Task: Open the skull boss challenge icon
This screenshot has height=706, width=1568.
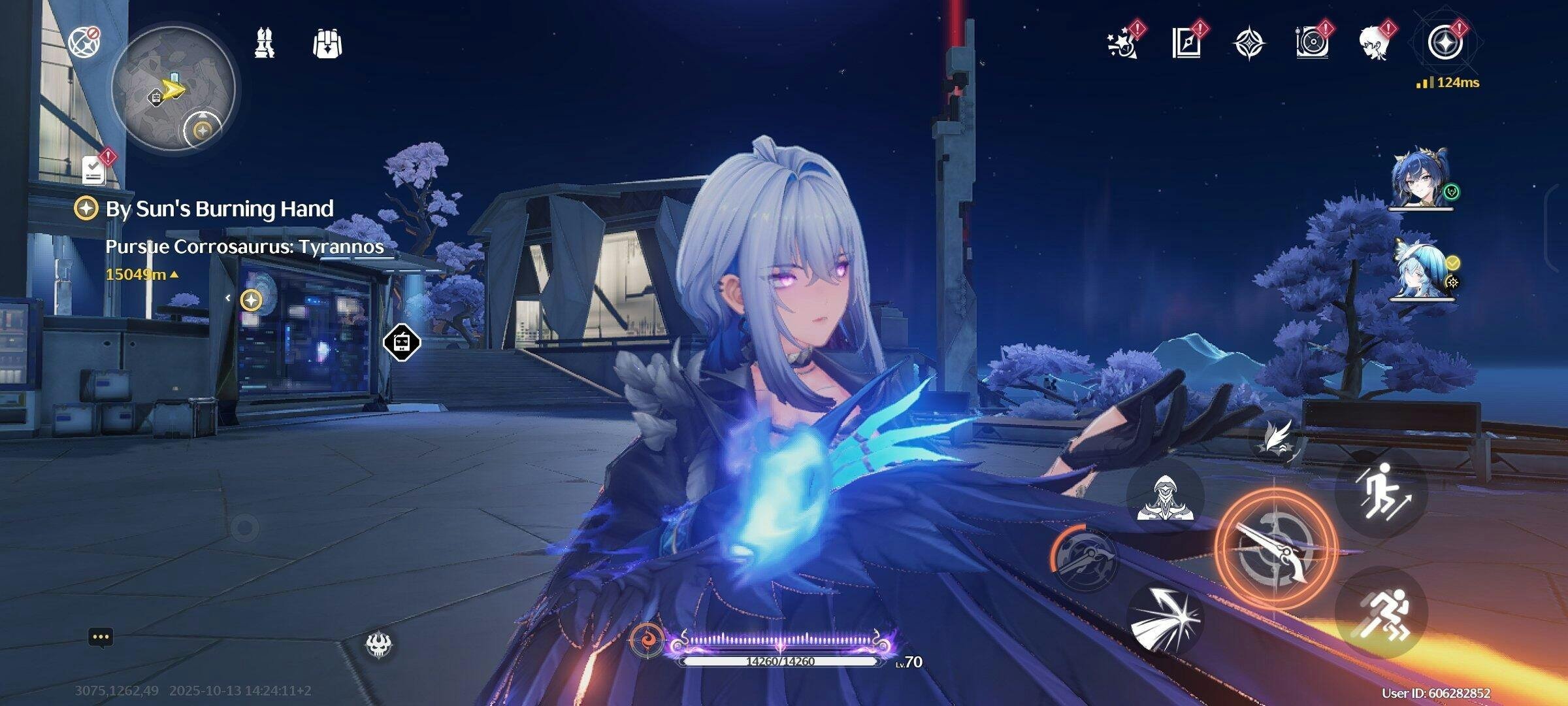Action: (378, 645)
